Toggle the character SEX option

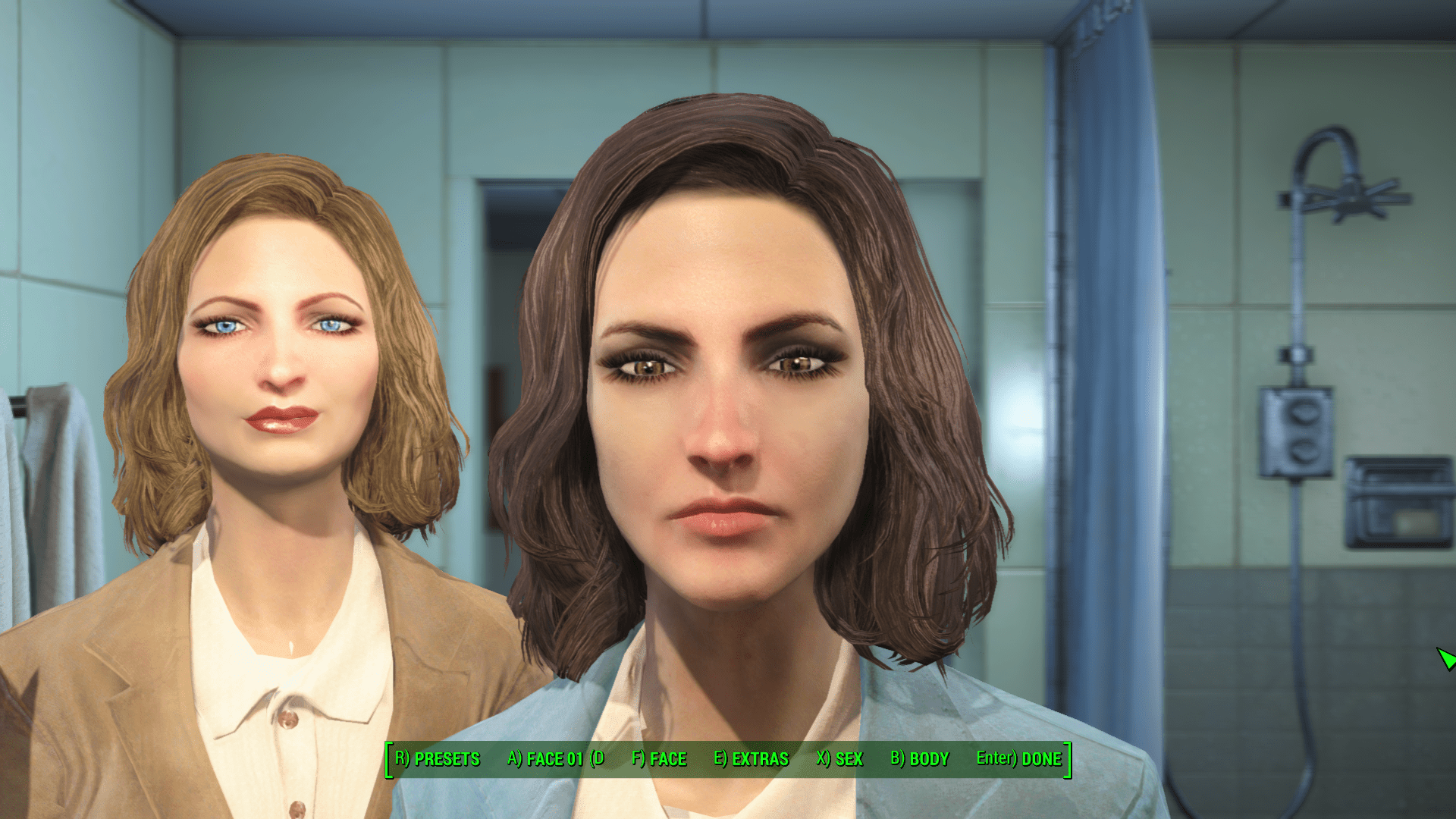click(x=839, y=758)
